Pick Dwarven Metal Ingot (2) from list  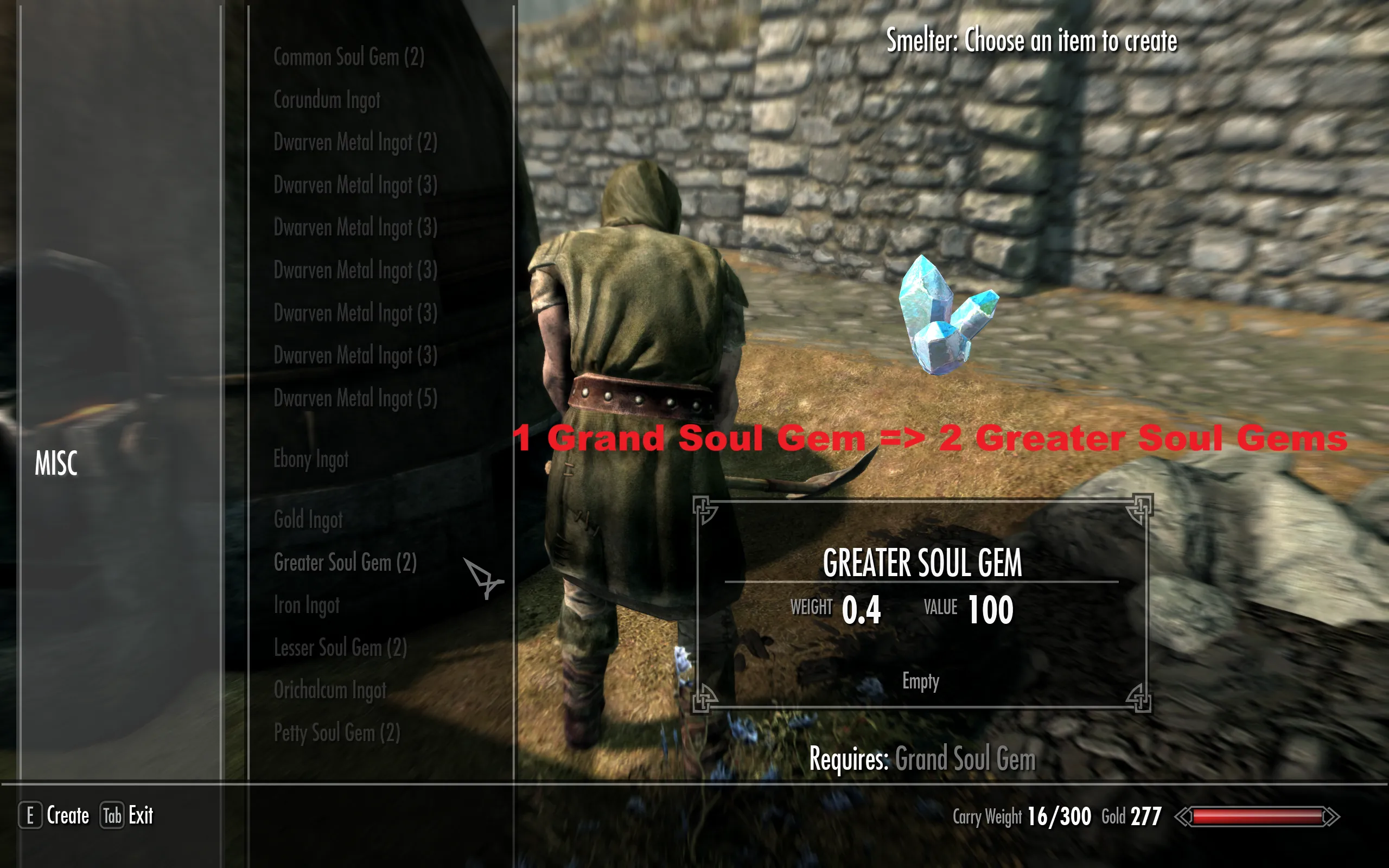[355, 142]
